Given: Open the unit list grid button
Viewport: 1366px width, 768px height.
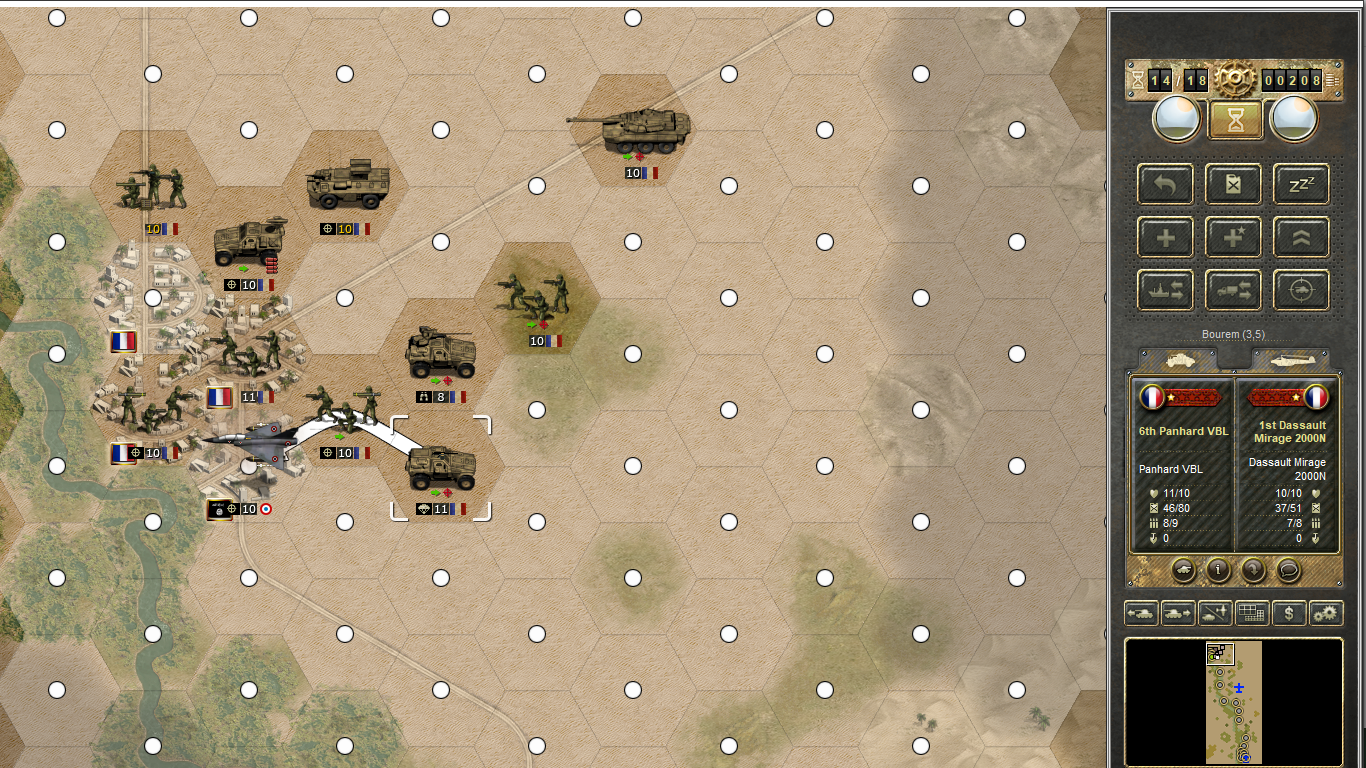Looking at the screenshot, I should pyautogui.click(x=1251, y=613).
